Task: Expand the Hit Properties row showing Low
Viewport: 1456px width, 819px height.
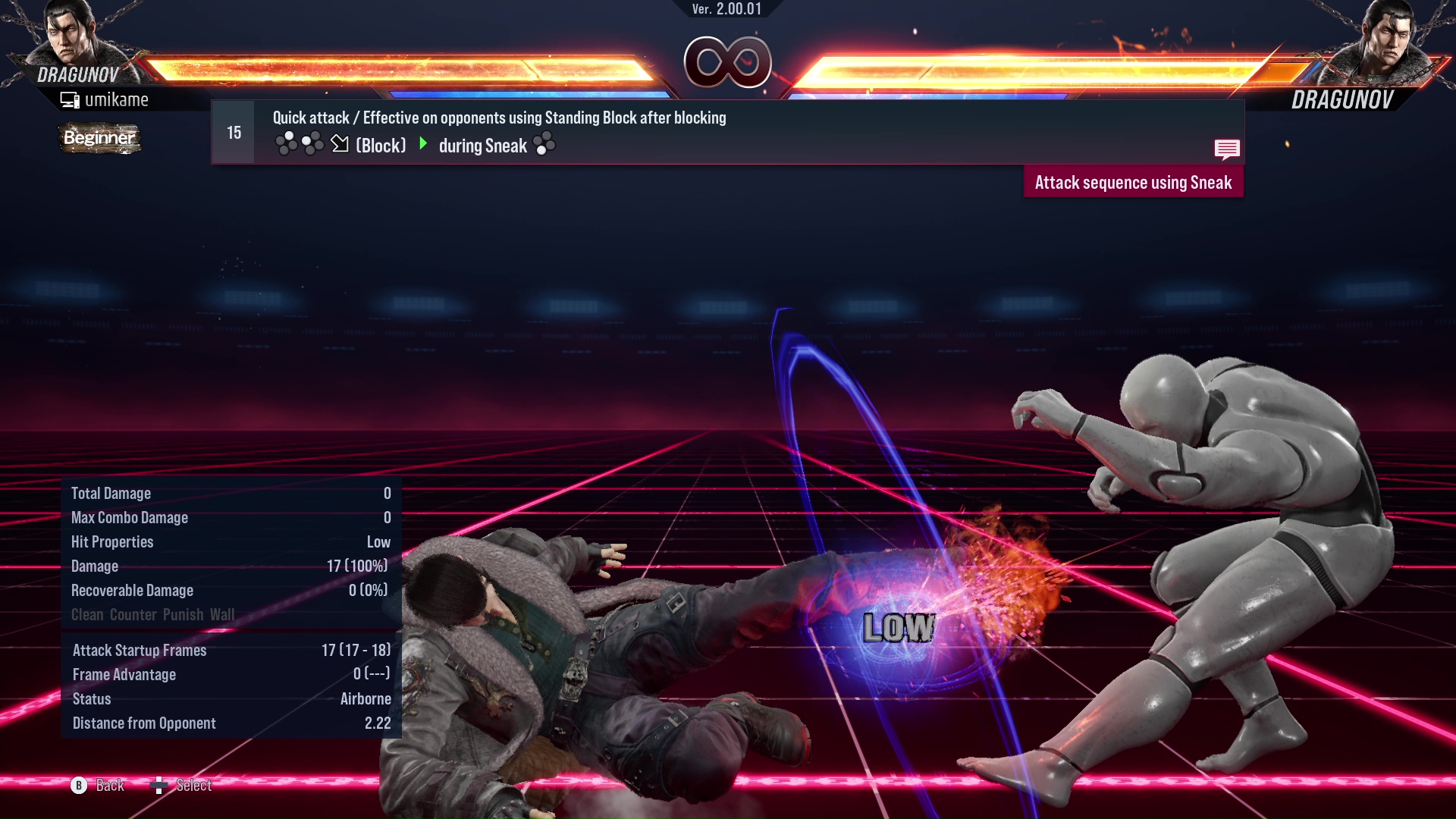Action: pos(227,541)
